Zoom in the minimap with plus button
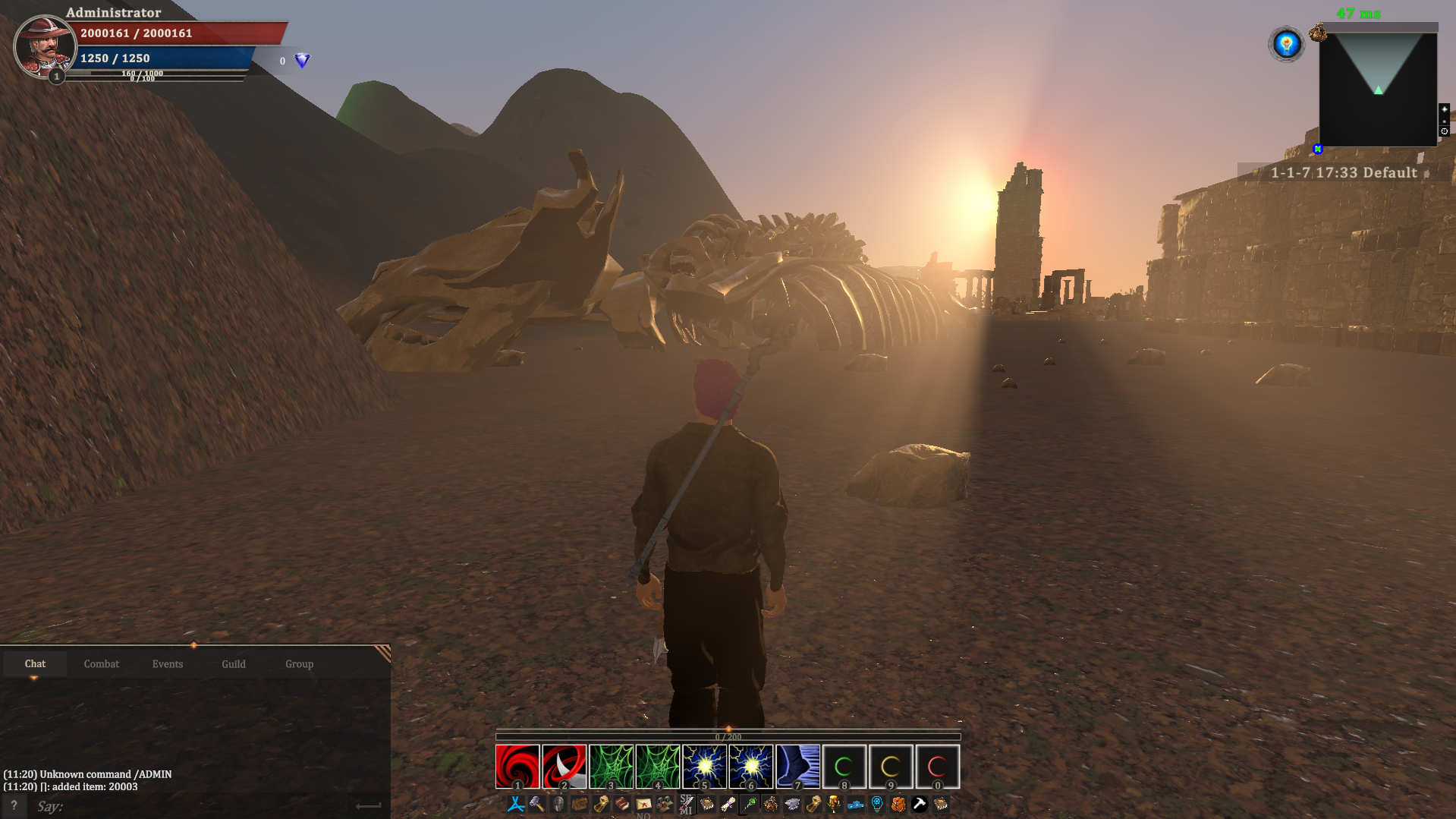 [x=1444, y=109]
